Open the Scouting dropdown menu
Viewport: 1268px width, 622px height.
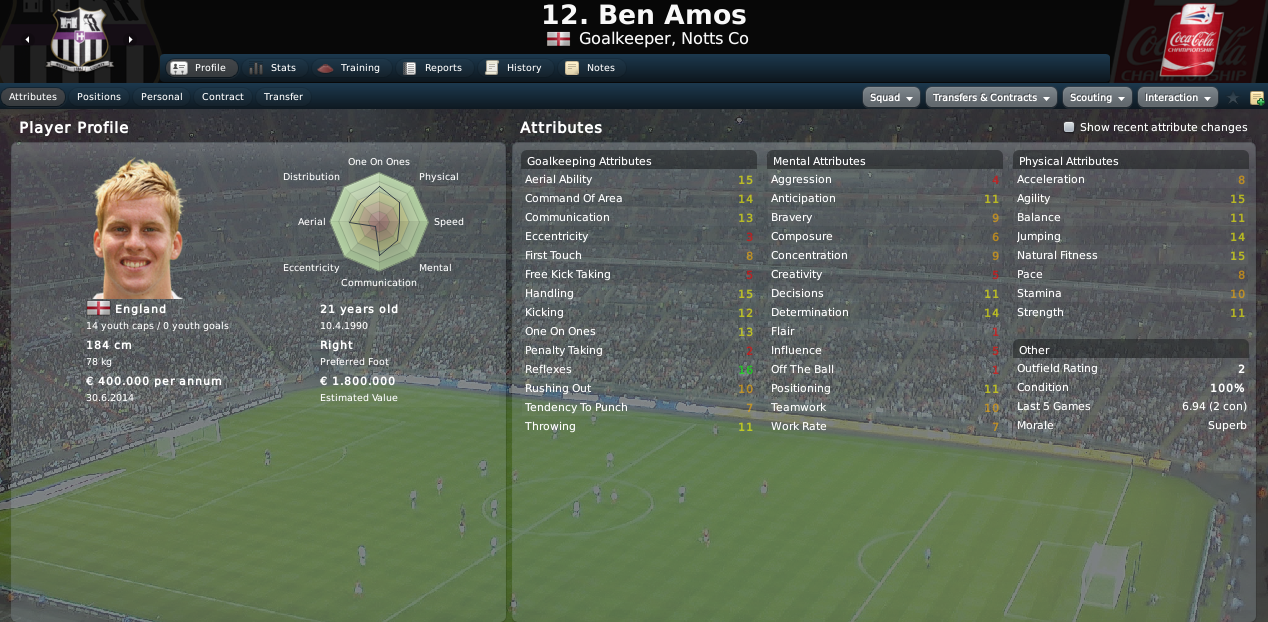click(1096, 98)
